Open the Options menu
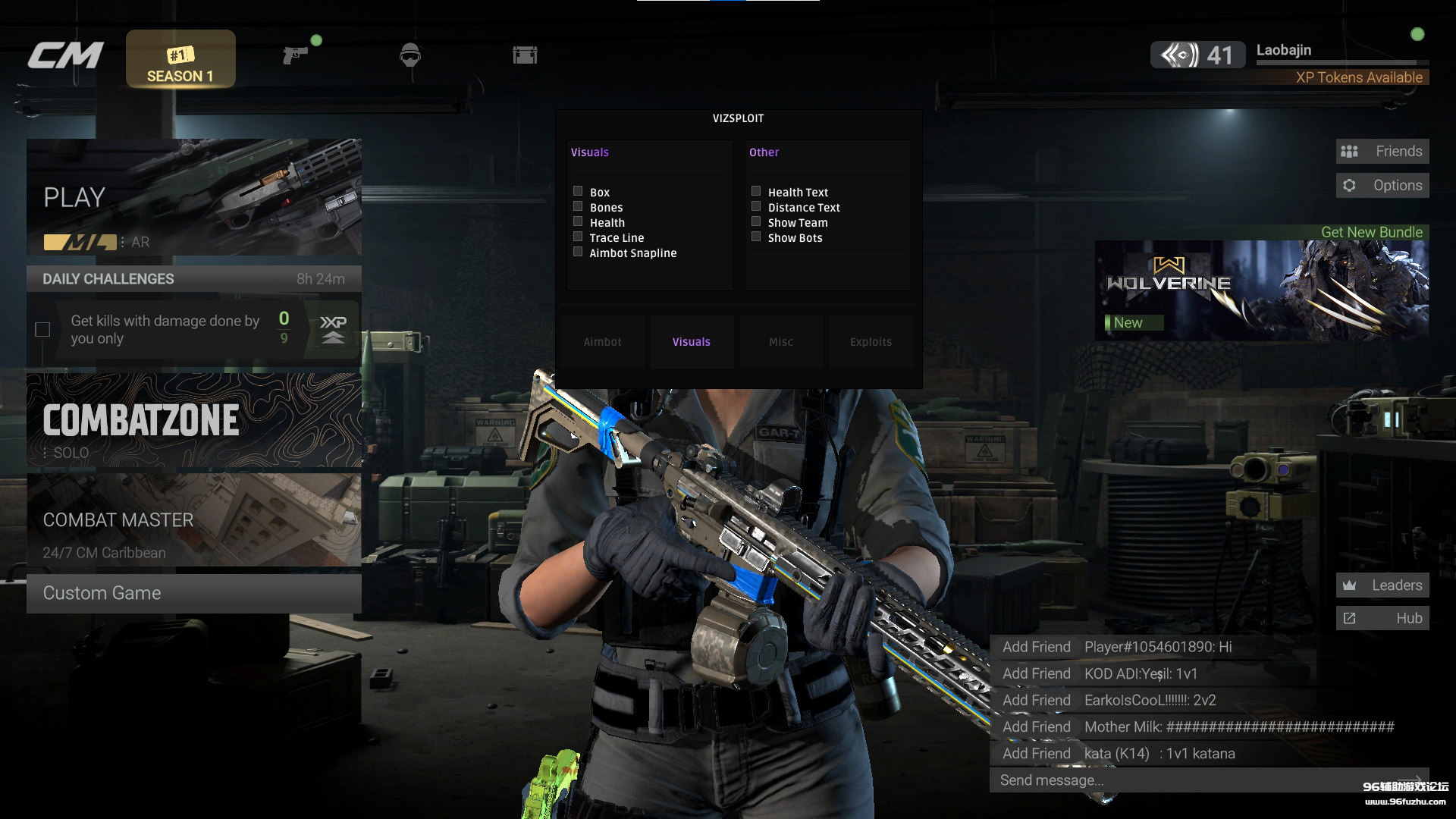The image size is (1456, 819). [x=1382, y=186]
